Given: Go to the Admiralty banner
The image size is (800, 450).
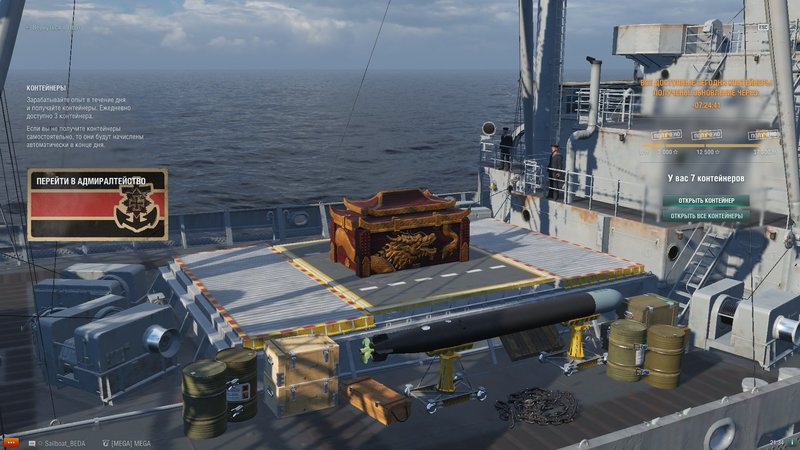Looking at the screenshot, I should pyautogui.click(x=97, y=203).
